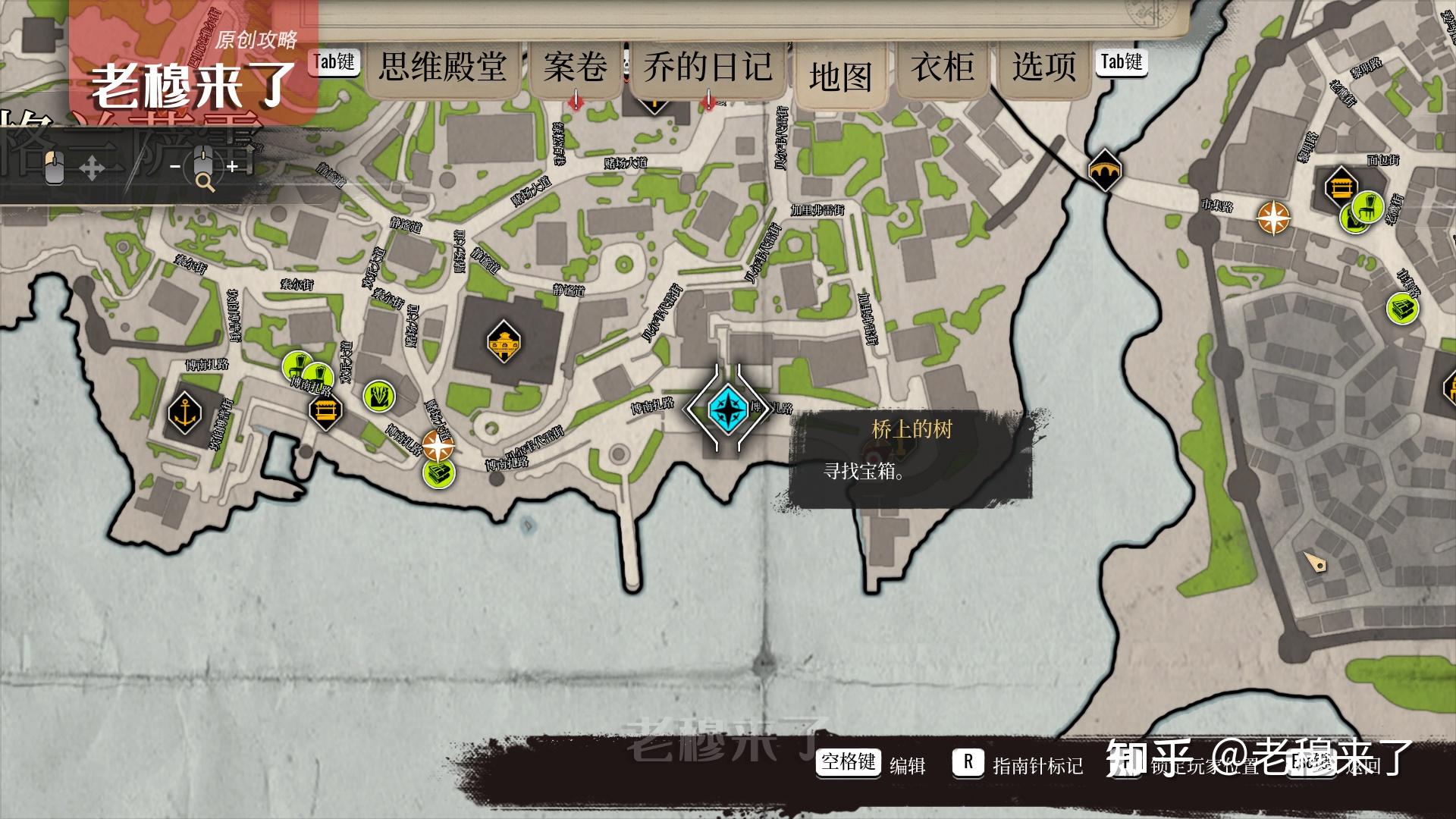Select the 地图 tab
This screenshot has height=819, width=1456.
pos(840,77)
